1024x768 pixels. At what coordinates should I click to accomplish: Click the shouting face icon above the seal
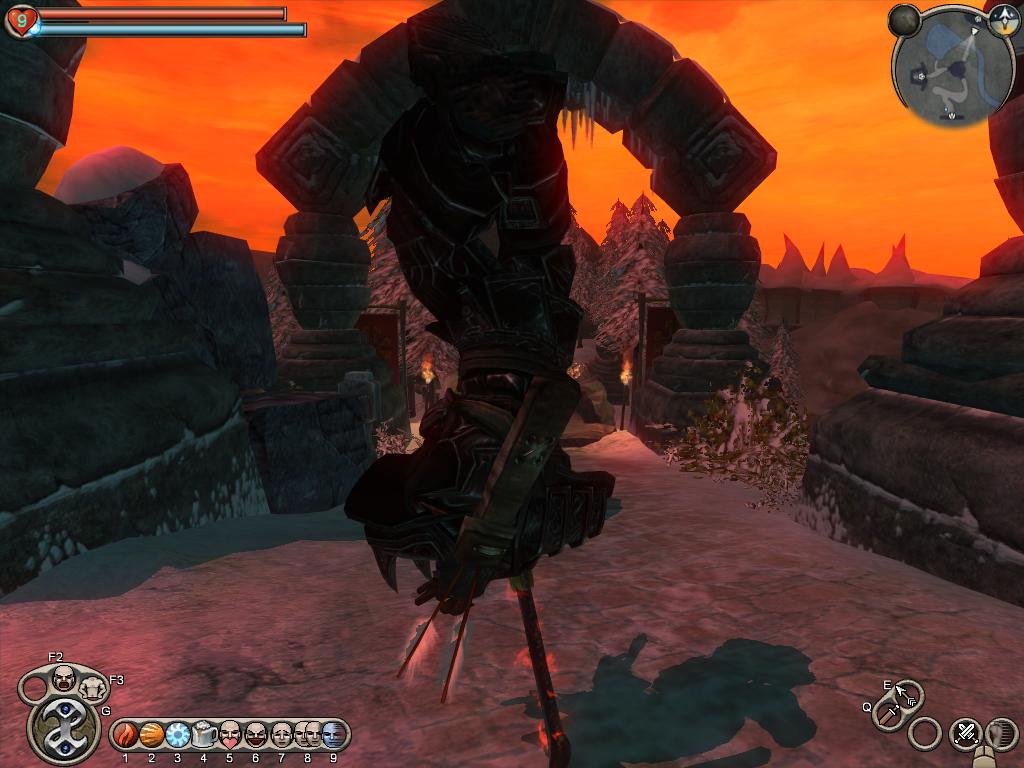coord(64,679)
